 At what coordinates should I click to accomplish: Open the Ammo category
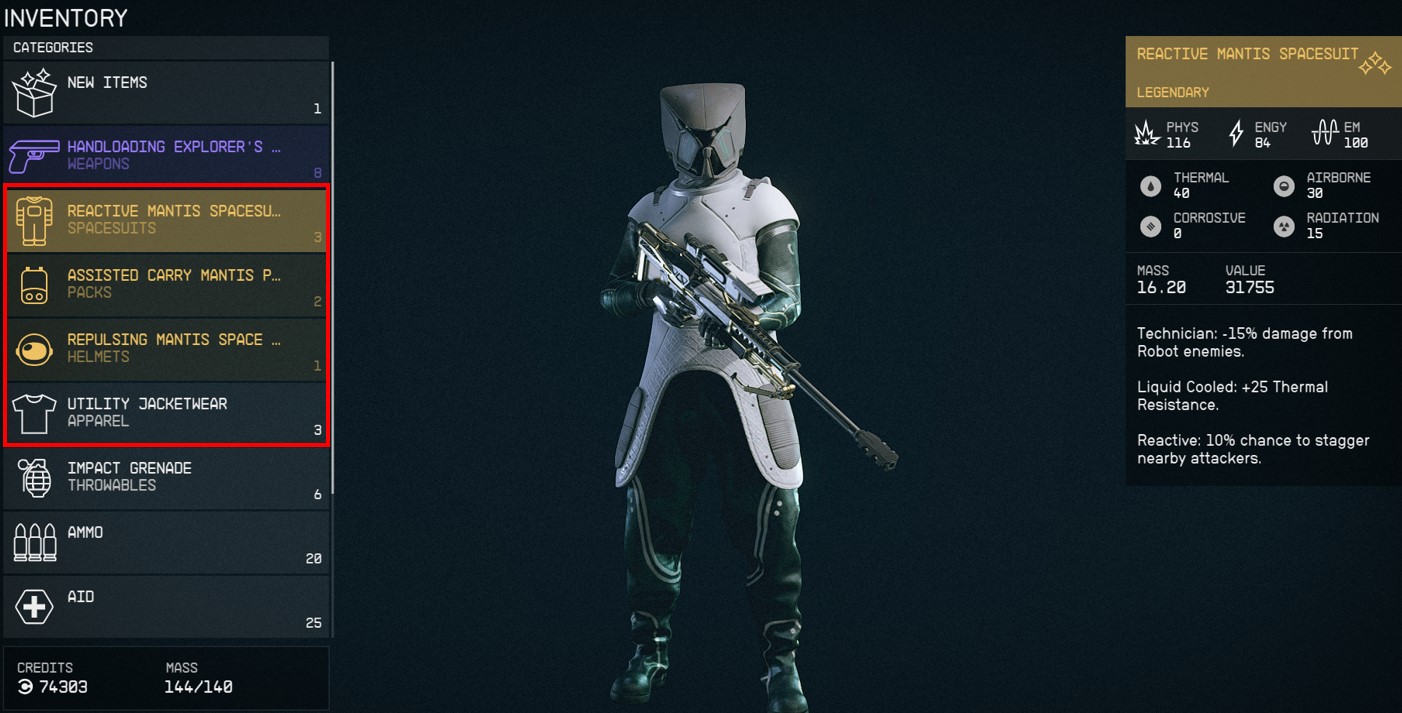(166, 541)
